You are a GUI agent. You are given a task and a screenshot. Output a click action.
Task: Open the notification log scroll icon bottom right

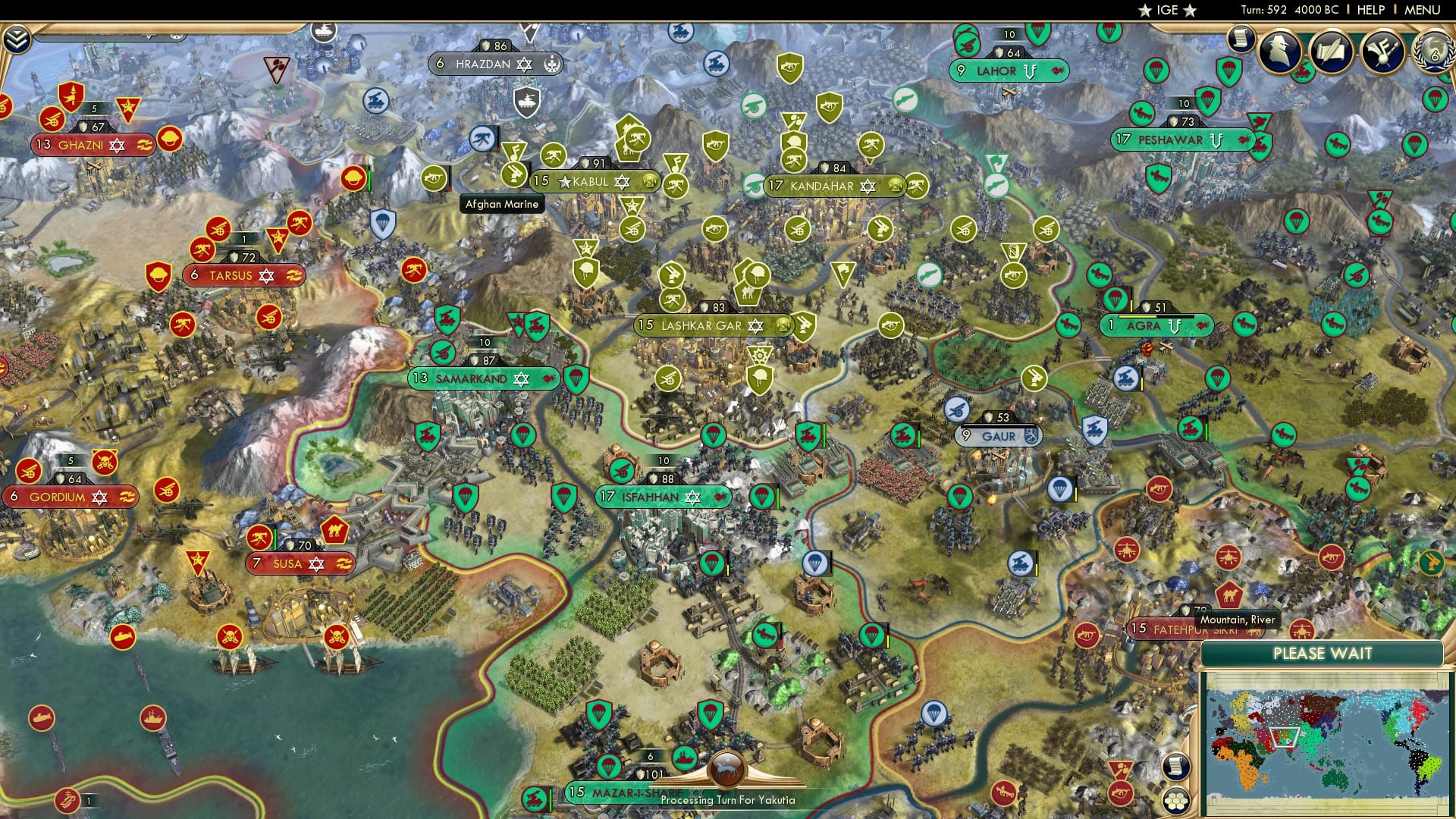(x=1175, y=766)
